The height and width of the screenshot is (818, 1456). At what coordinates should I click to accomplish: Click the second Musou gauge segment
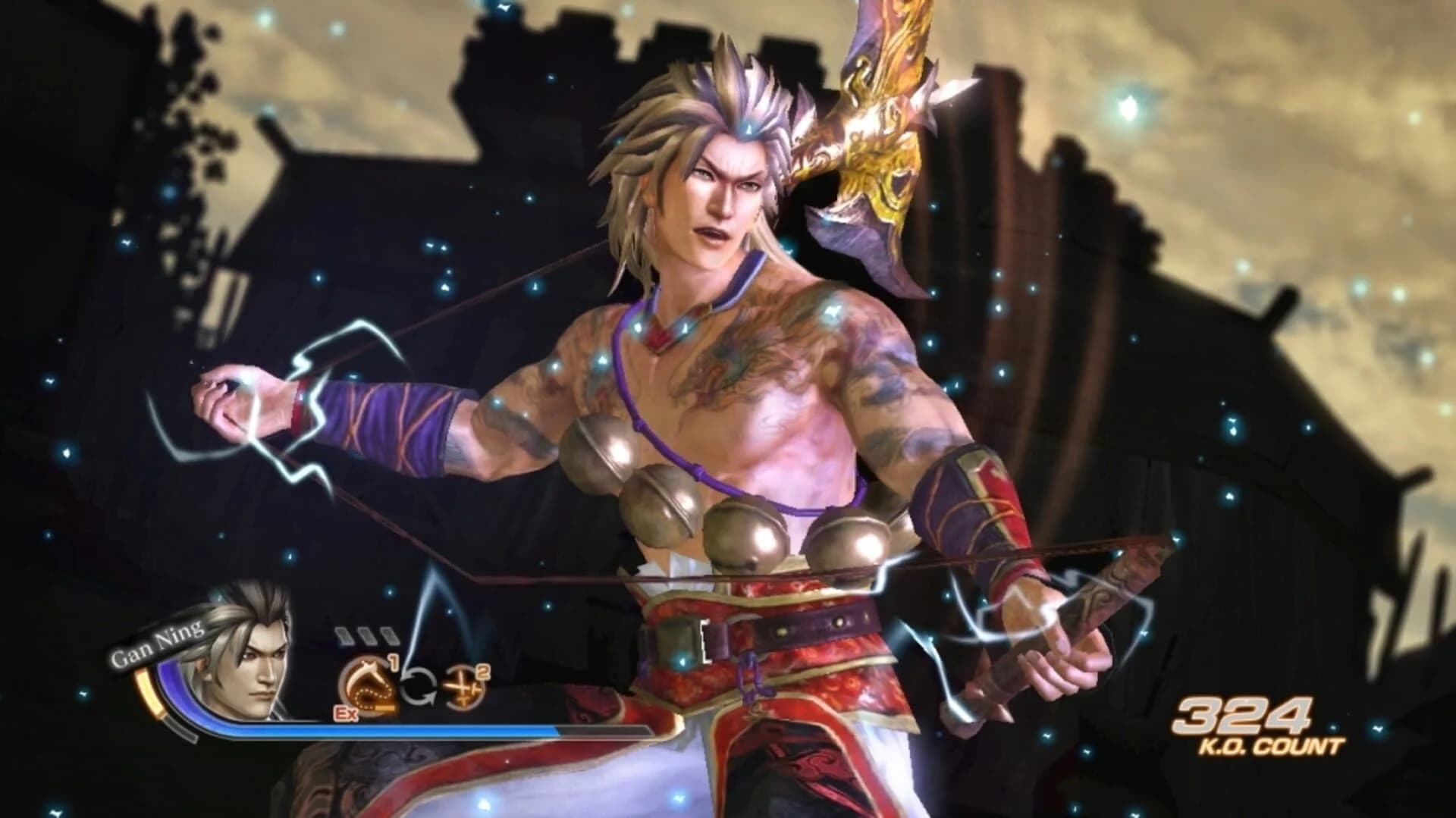pyautogui.click(x=366, y=635)
